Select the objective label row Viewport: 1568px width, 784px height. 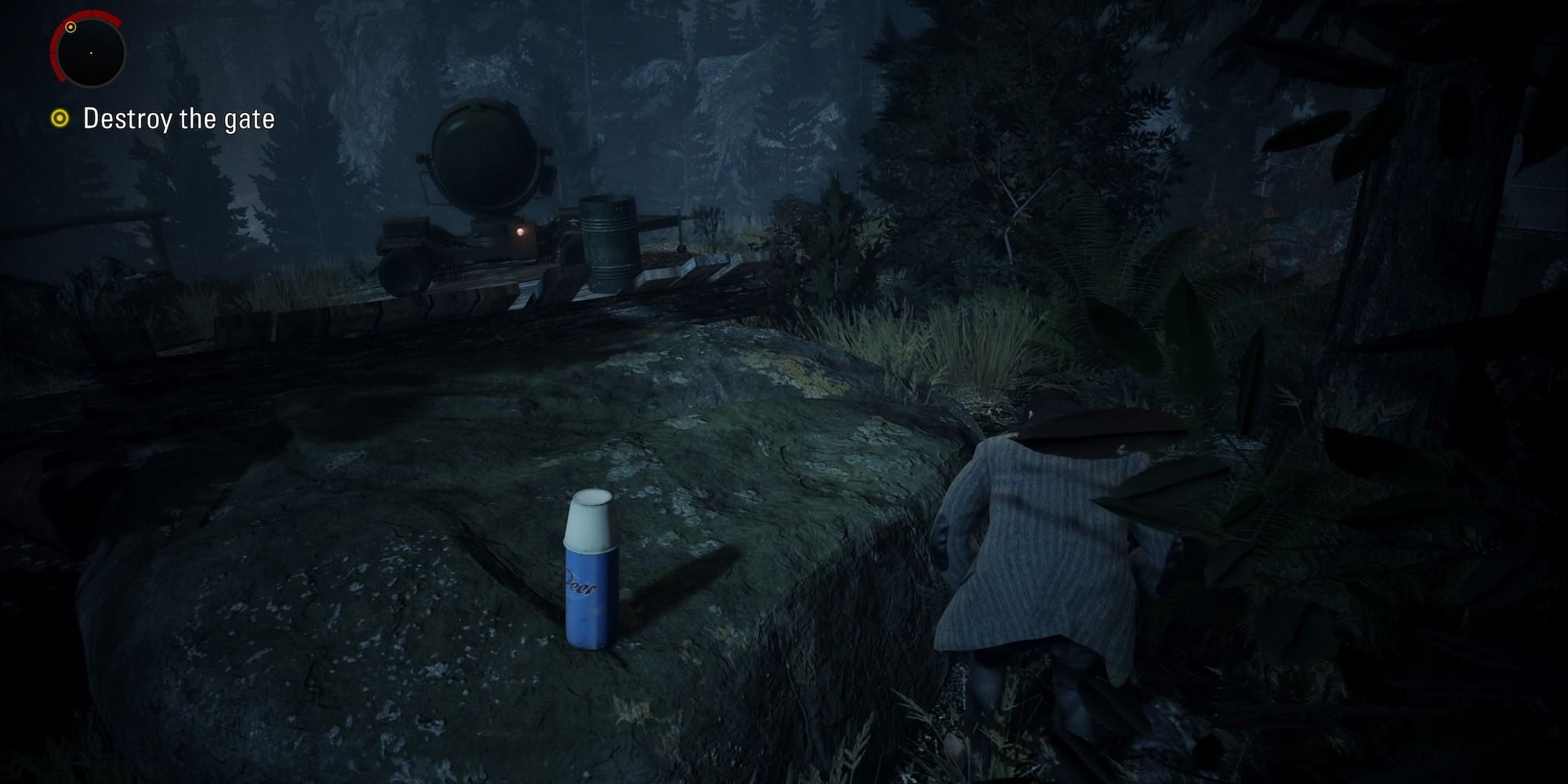pyautogui.click(x=169, y=119)
